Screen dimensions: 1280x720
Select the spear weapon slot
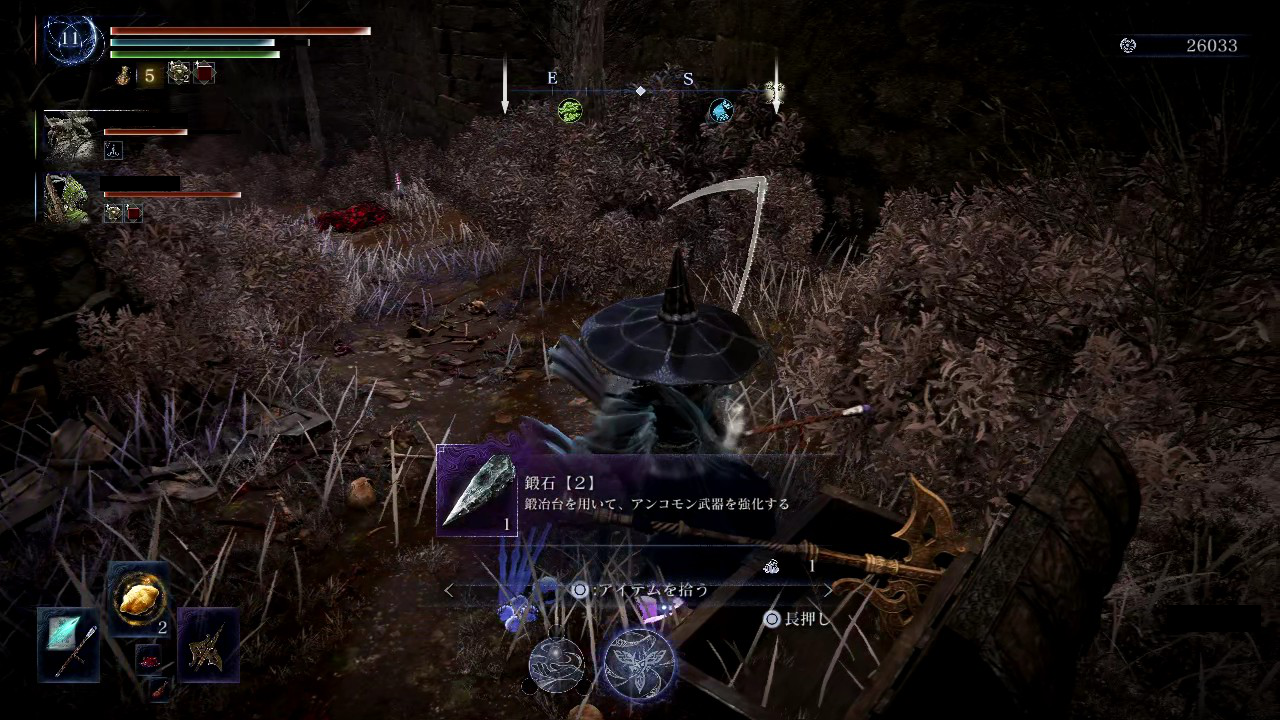click(x=69, y=645)
